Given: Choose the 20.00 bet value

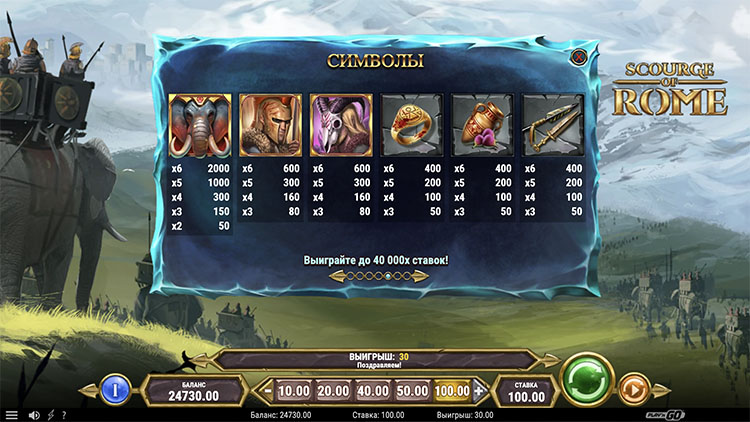Looking at the screenshot, I should click(x=332, y=391).
